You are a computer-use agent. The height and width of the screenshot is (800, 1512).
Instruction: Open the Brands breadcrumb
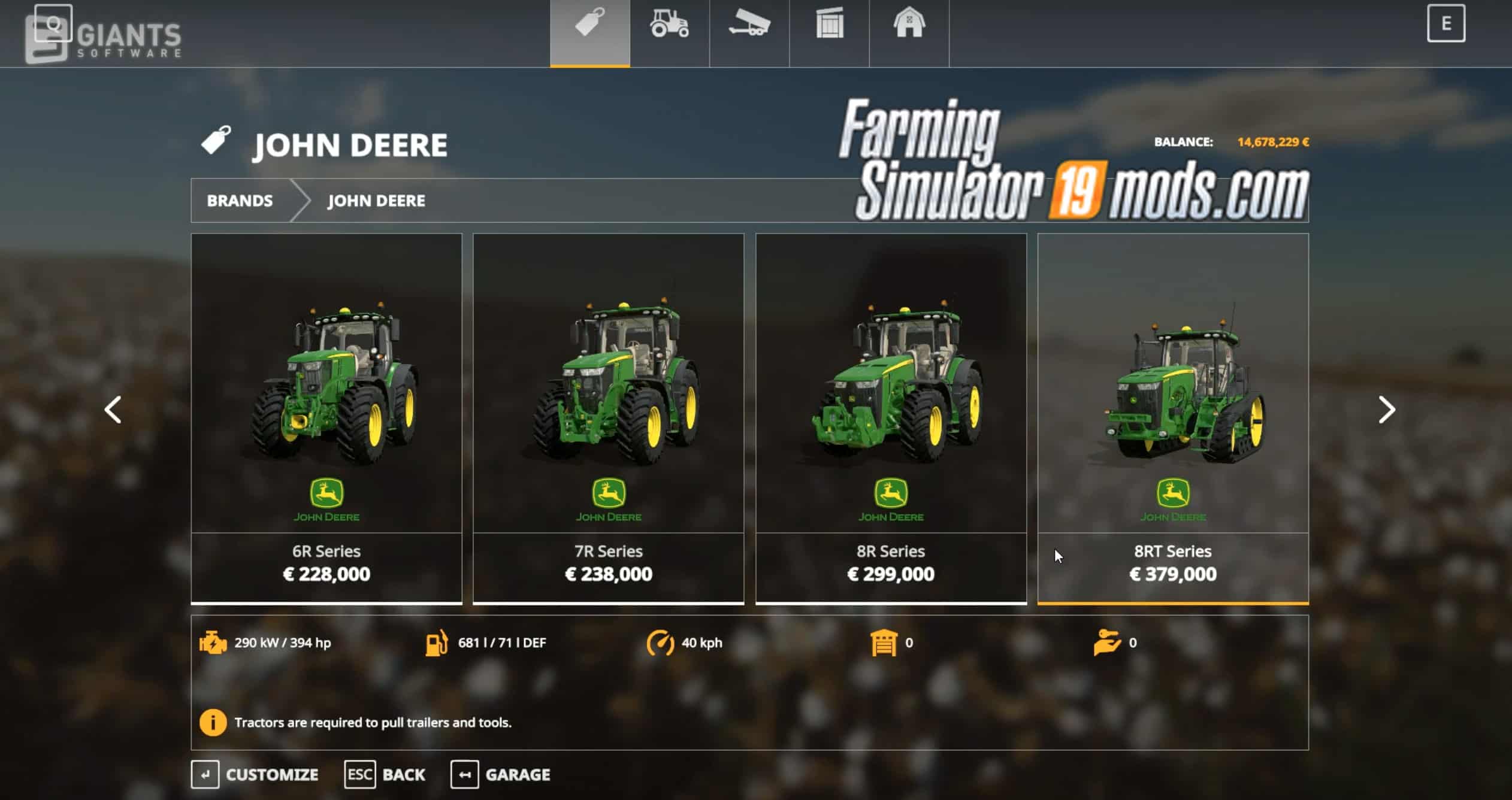tap(240, 201)
